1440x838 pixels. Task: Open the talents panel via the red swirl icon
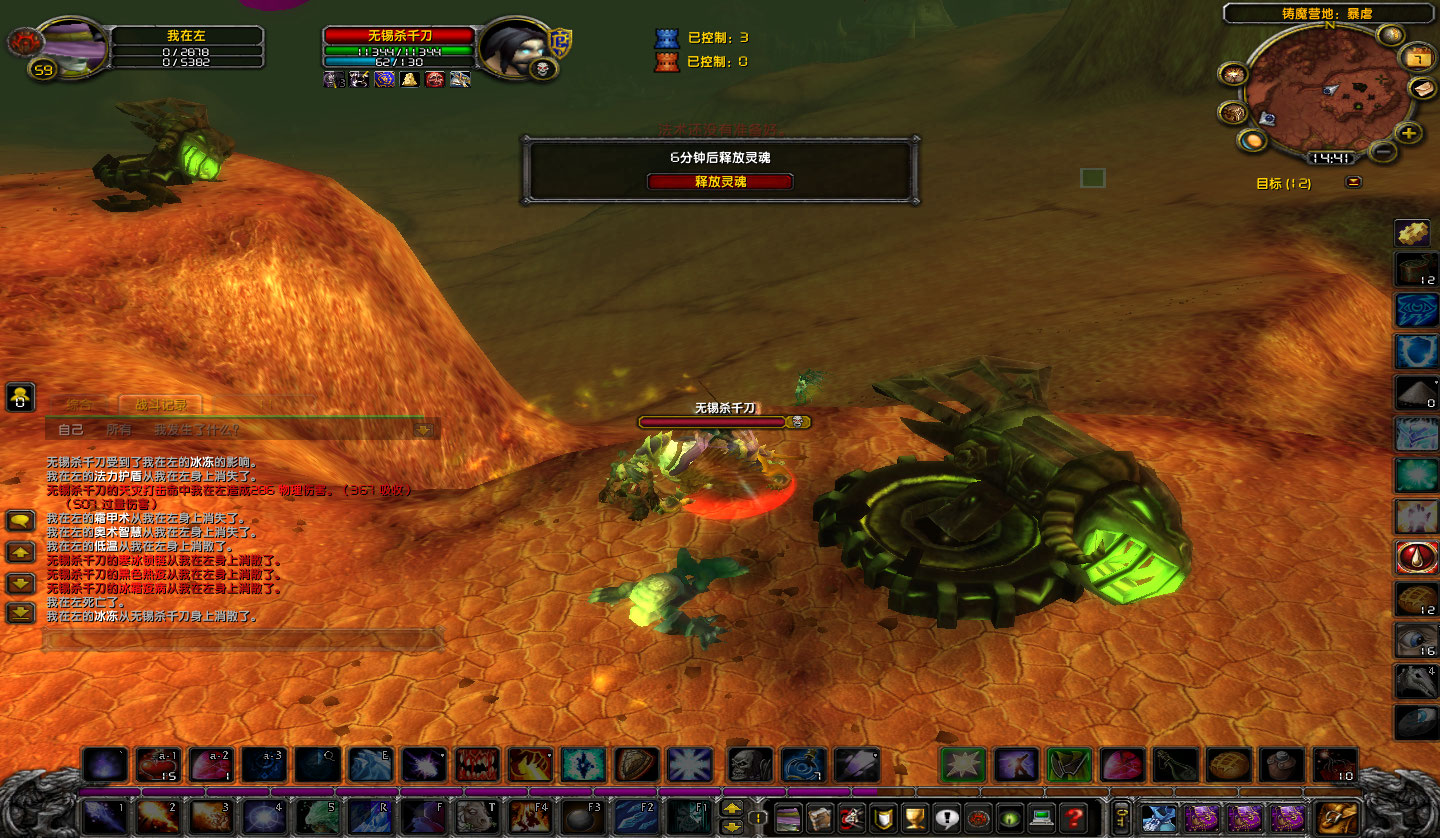click(851, 818)
